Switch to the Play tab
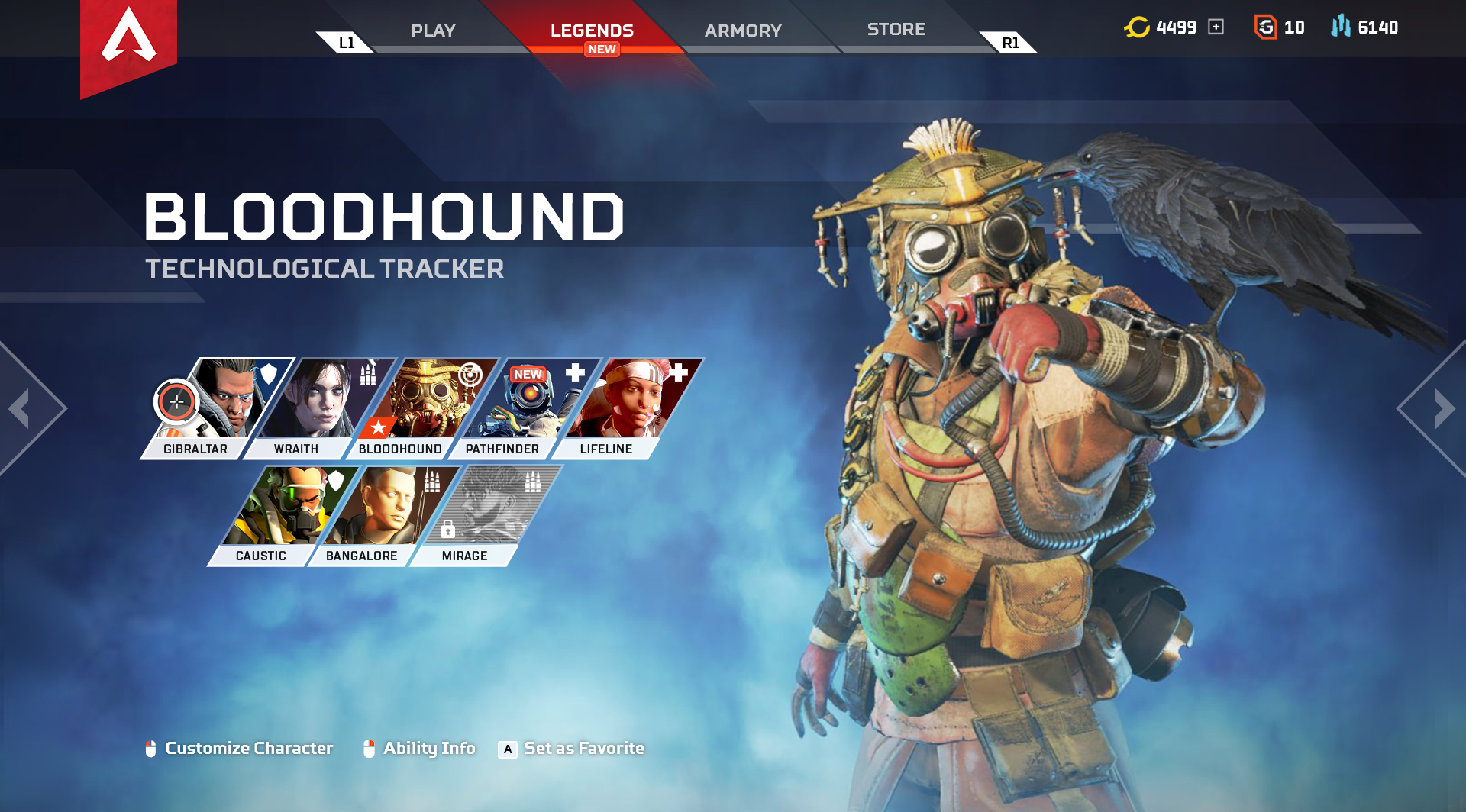The width and height of the screenshot is (1466, 812). [x=433, y=31]
